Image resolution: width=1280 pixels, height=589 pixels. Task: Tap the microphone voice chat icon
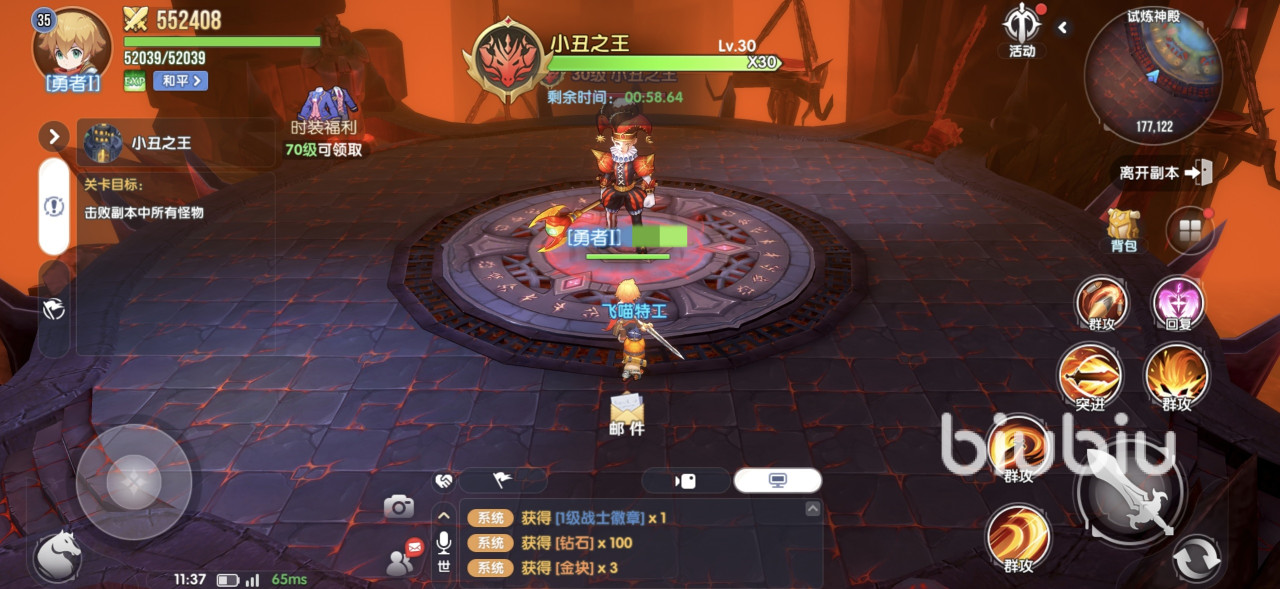pyautogui.click(x=444, y=542)
